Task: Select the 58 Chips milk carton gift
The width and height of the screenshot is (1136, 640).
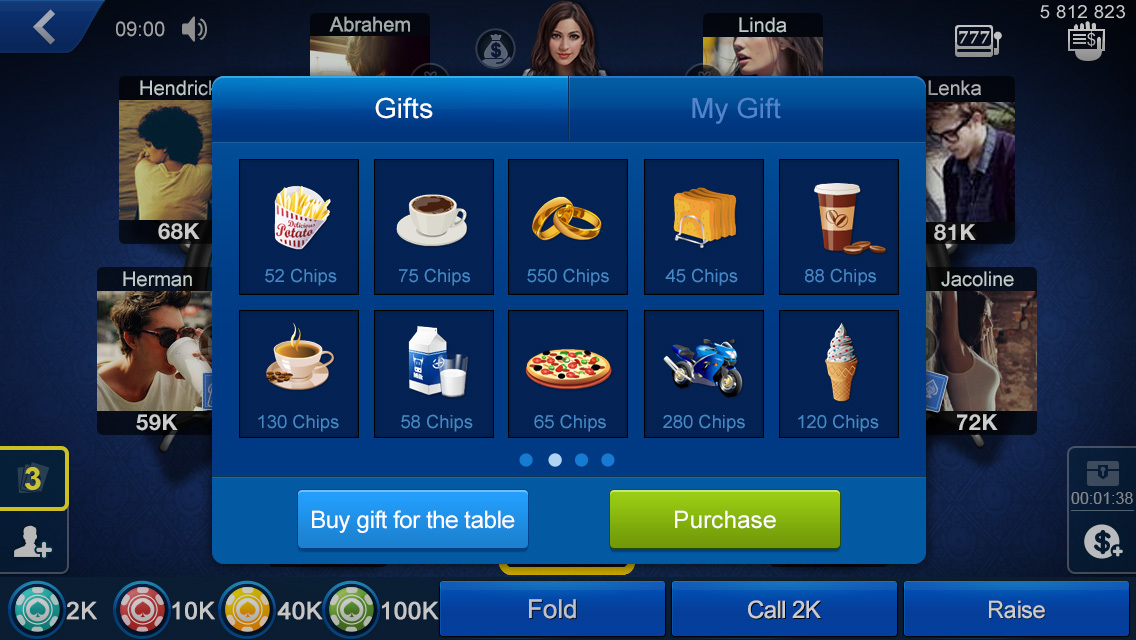Action: (434, 374)
